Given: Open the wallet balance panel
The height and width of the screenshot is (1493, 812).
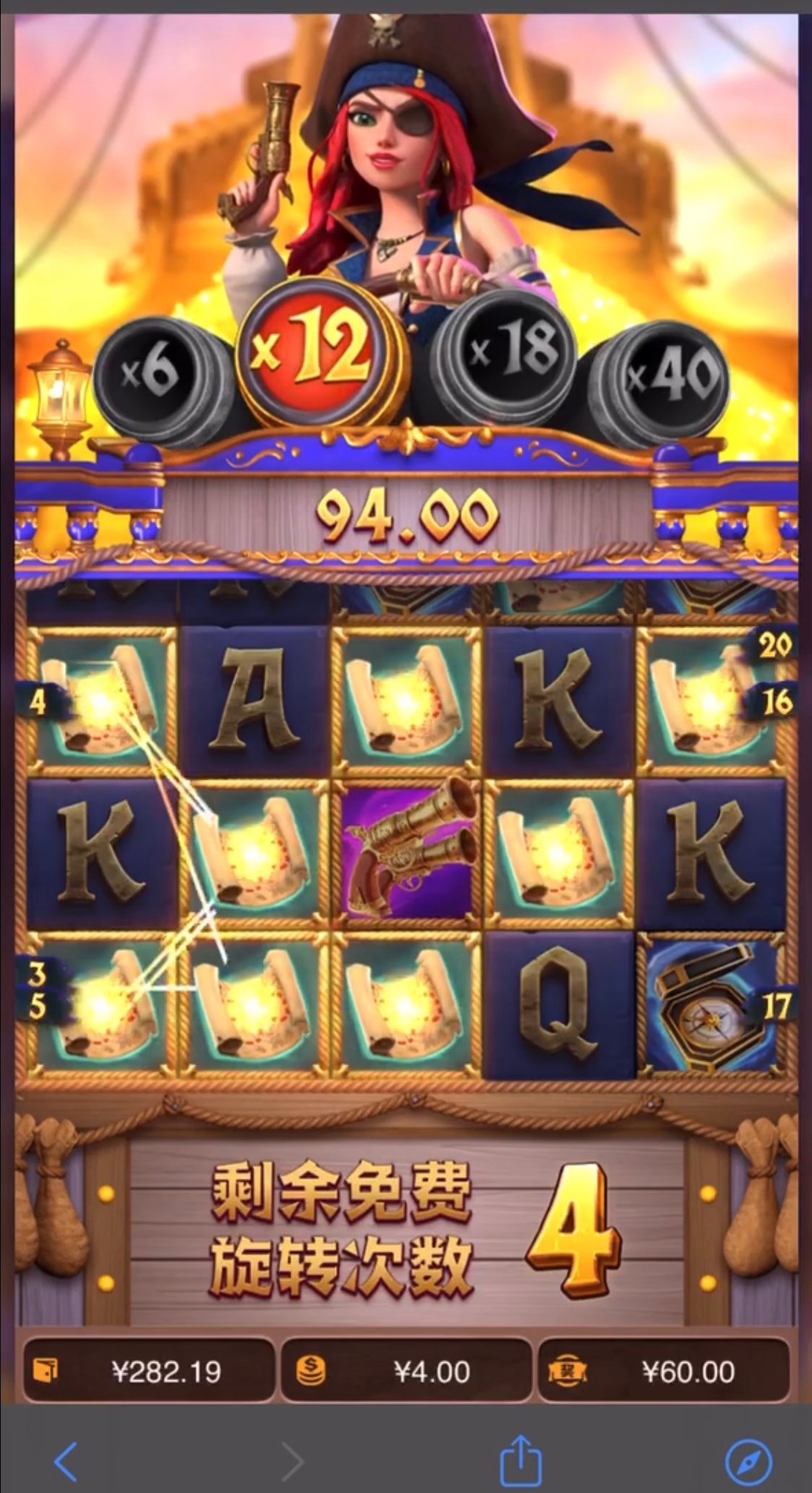Looking at the screenshot, I should point(149,1371).
